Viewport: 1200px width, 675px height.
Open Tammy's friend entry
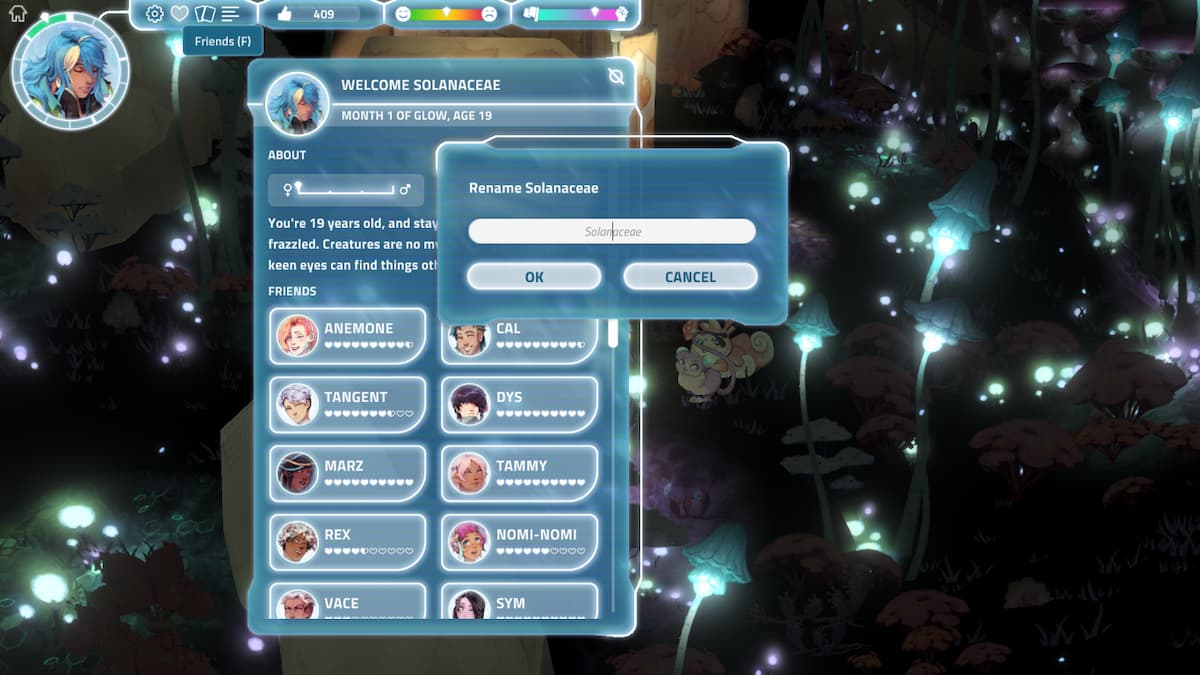519,473
